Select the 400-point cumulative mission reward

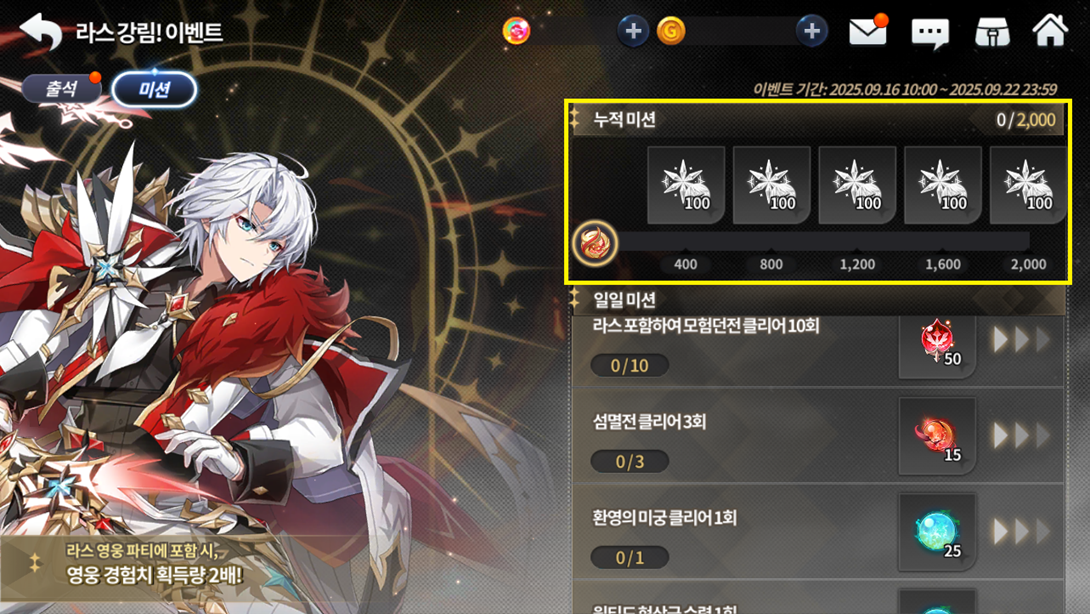coord(686,185)
